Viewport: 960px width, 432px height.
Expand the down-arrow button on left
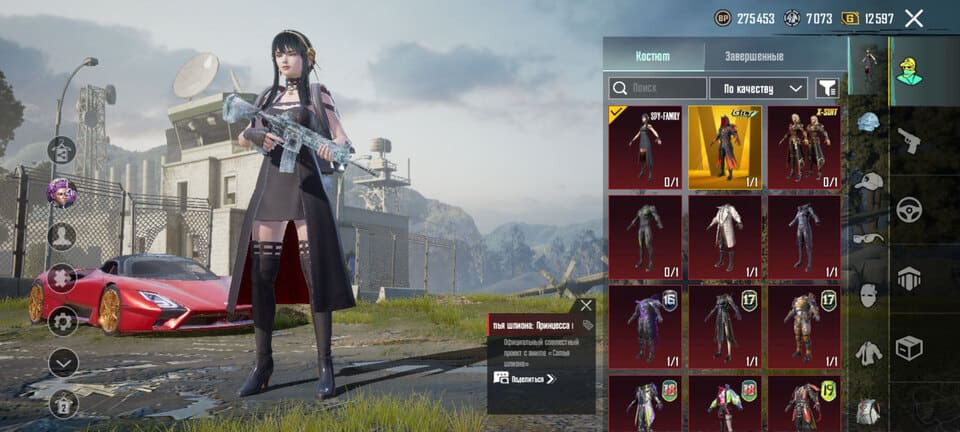pyautogui.click(x=63, y=362)
